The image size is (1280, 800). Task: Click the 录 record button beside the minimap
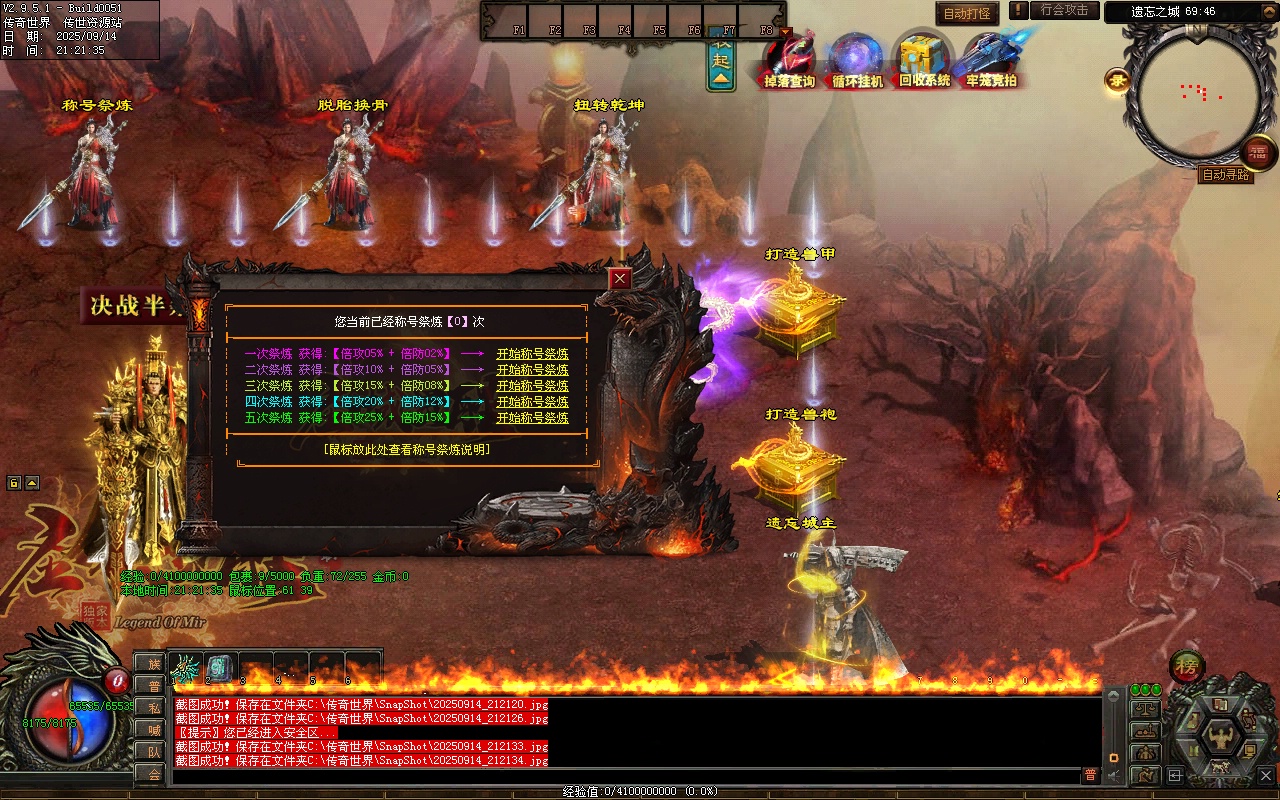1117,82
